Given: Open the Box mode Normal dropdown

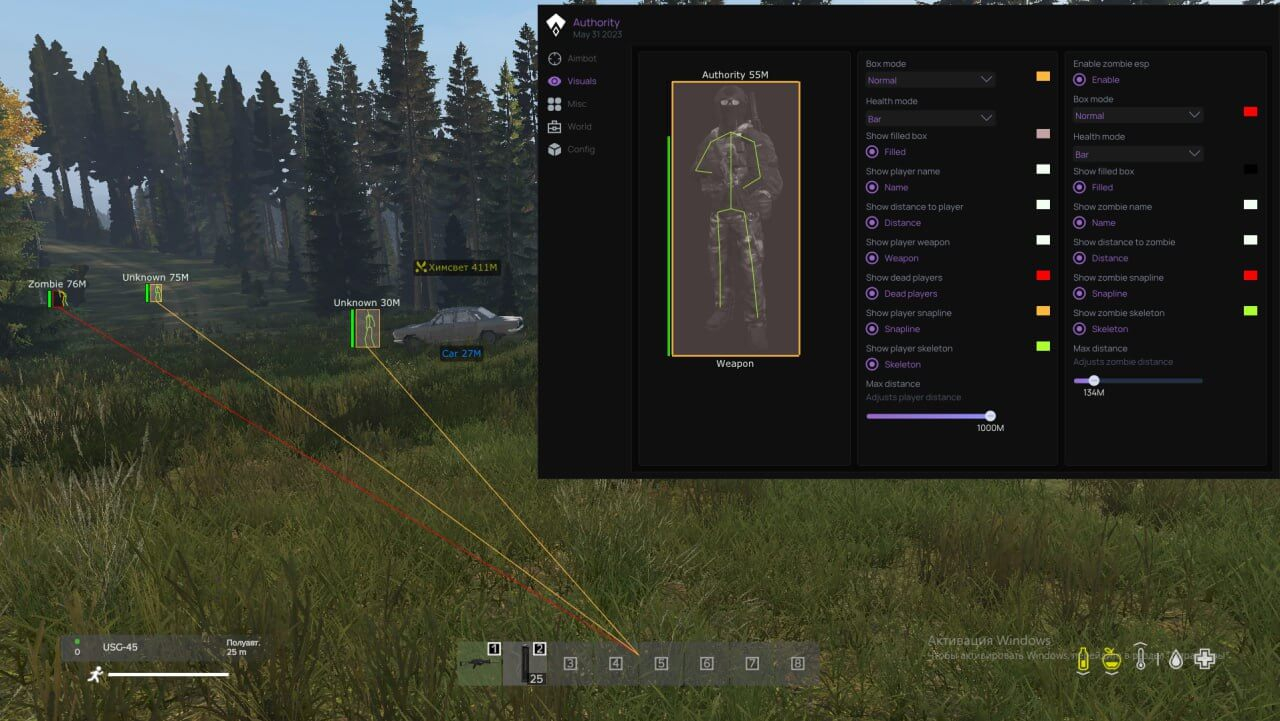Looking at the screenshot, I should pos(929,79).
